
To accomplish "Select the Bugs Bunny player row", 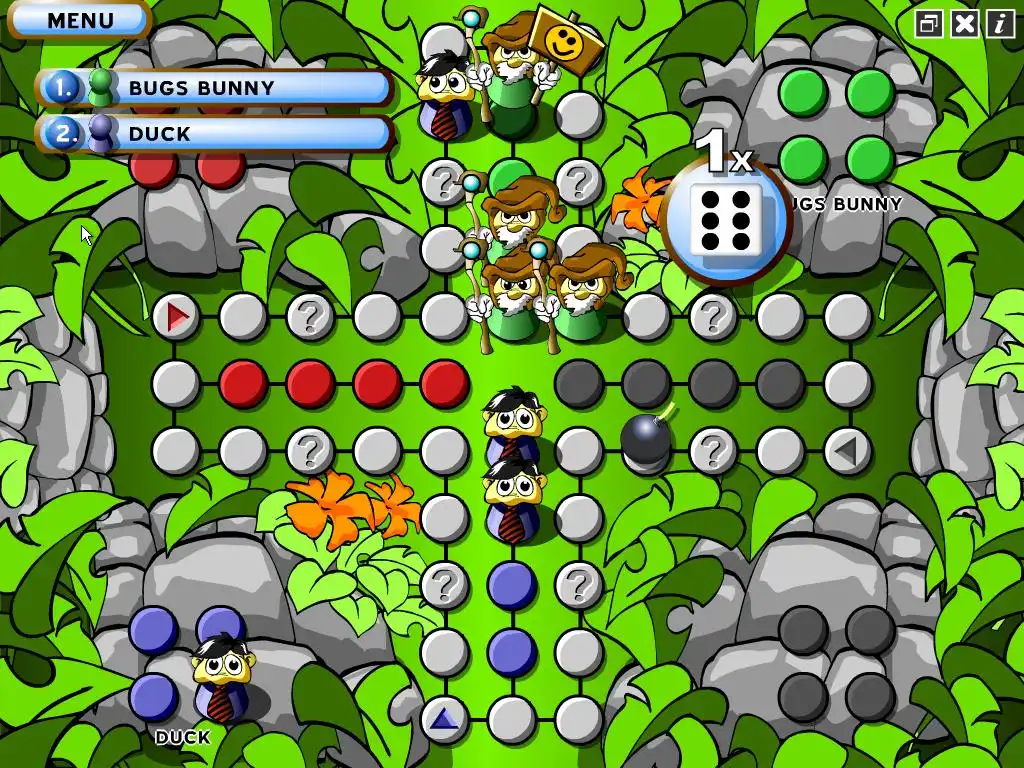I will [214, 88].
